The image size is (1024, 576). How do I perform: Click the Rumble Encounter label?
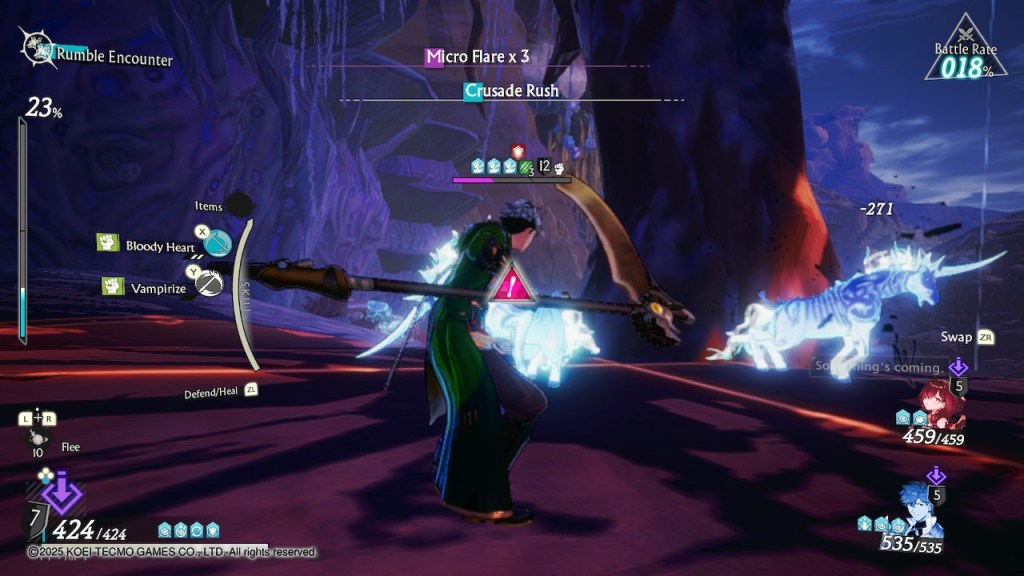click(113, 57)
